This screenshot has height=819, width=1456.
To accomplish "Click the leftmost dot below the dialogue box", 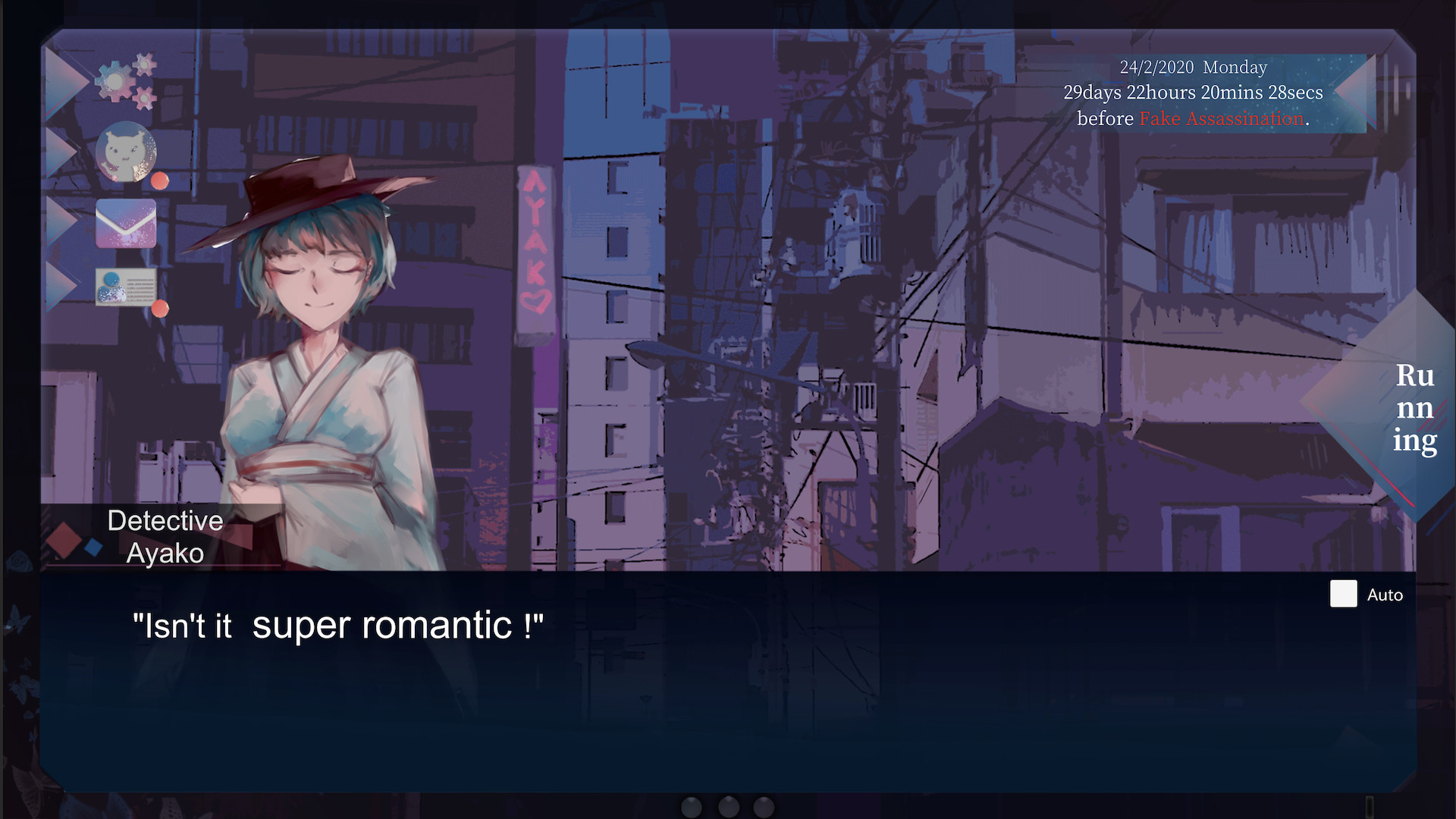I will [691, 808].
